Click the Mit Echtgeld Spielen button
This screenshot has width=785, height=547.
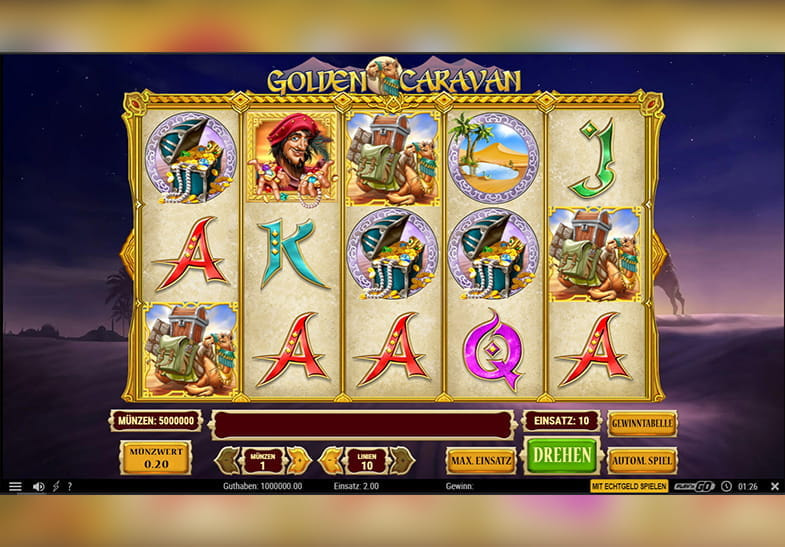click(628, 487)
